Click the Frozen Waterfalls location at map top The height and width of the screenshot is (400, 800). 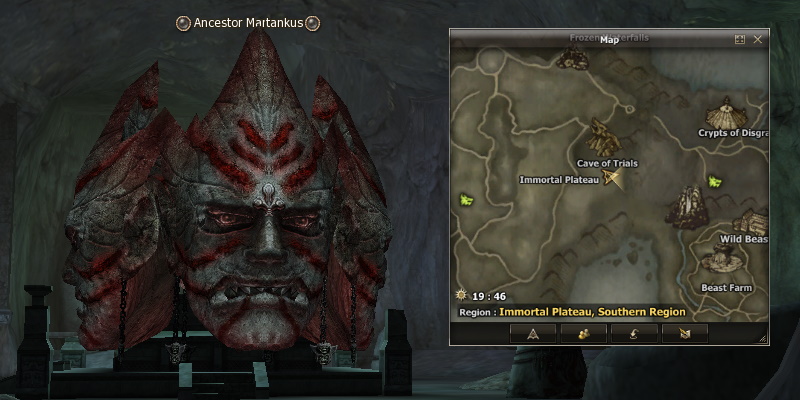pyautogui.click(x=573, y=58)
